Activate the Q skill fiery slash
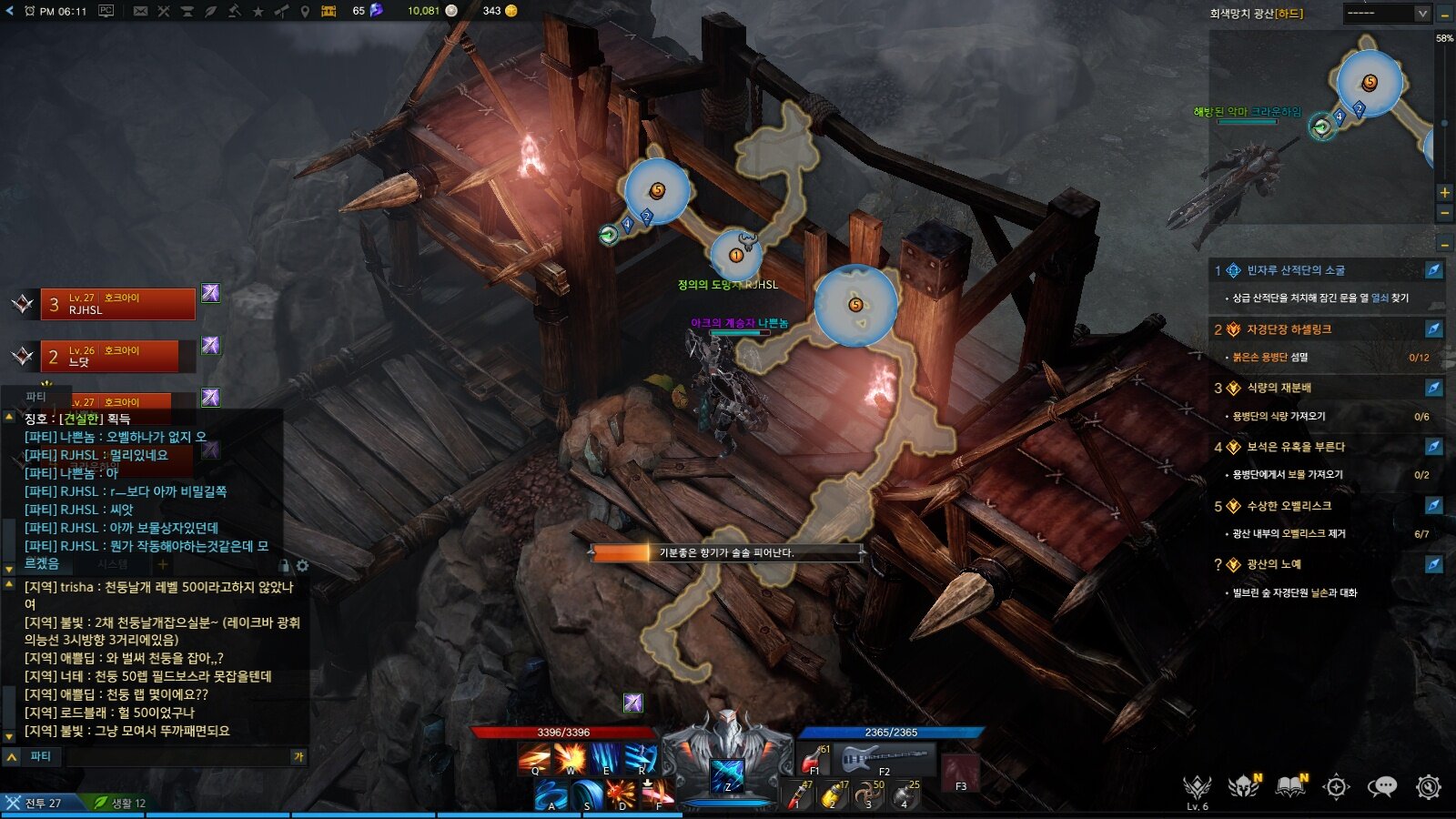The height and width of the screenshot is (819, 1456). click(x=535, y=757)
